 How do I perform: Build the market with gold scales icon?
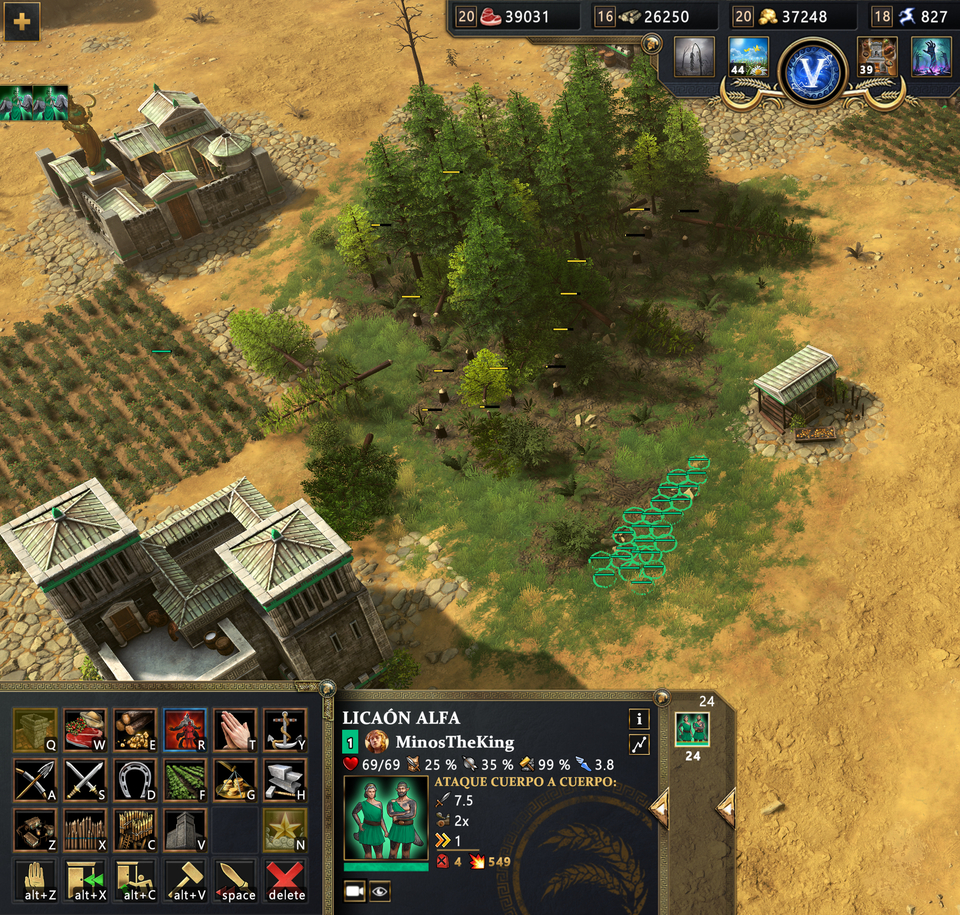pos(235,778)
